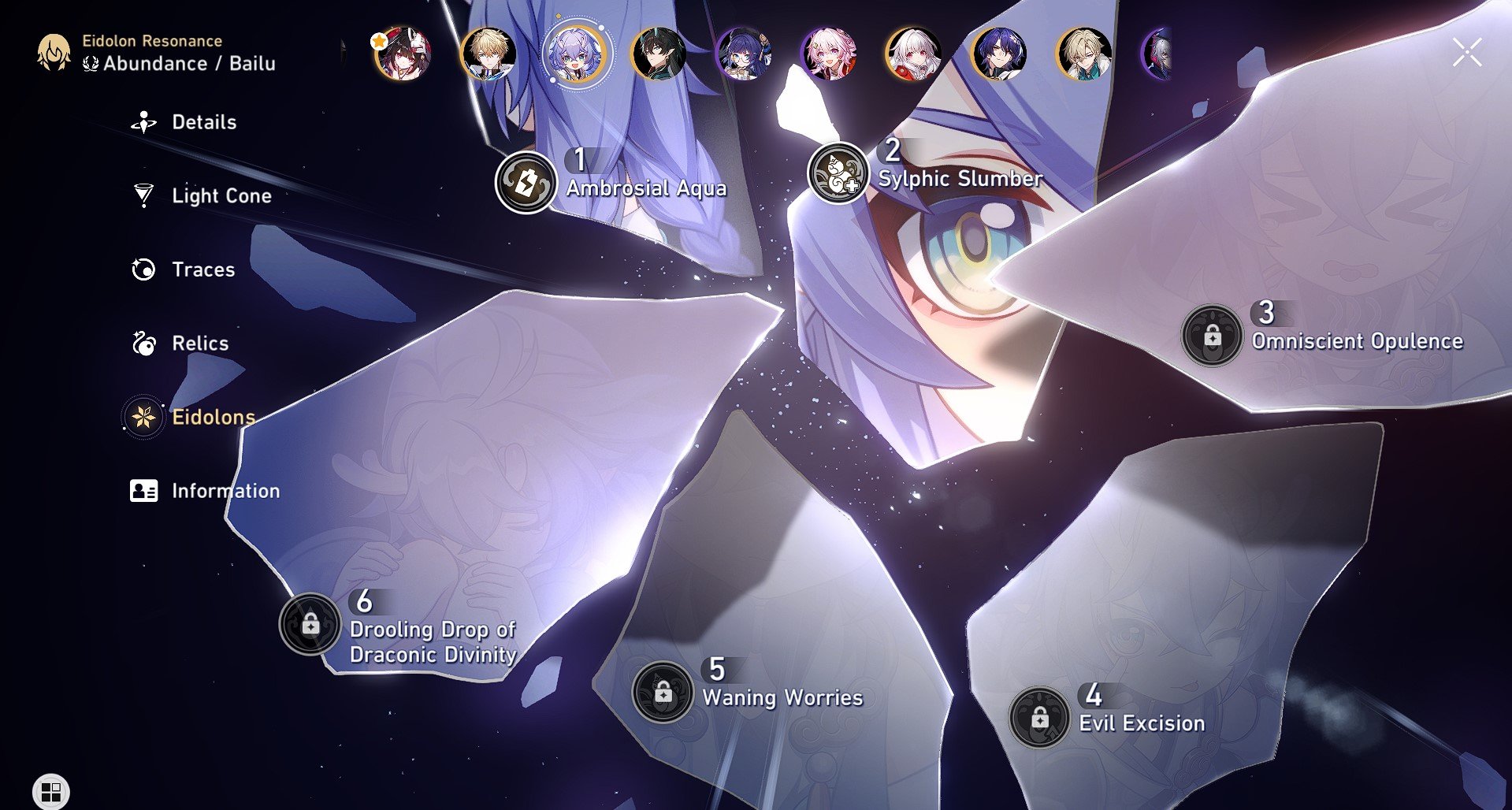Go to the Light Cone section
The width and height of the screenshot is (1512, 810).
(x=221, y=195)
